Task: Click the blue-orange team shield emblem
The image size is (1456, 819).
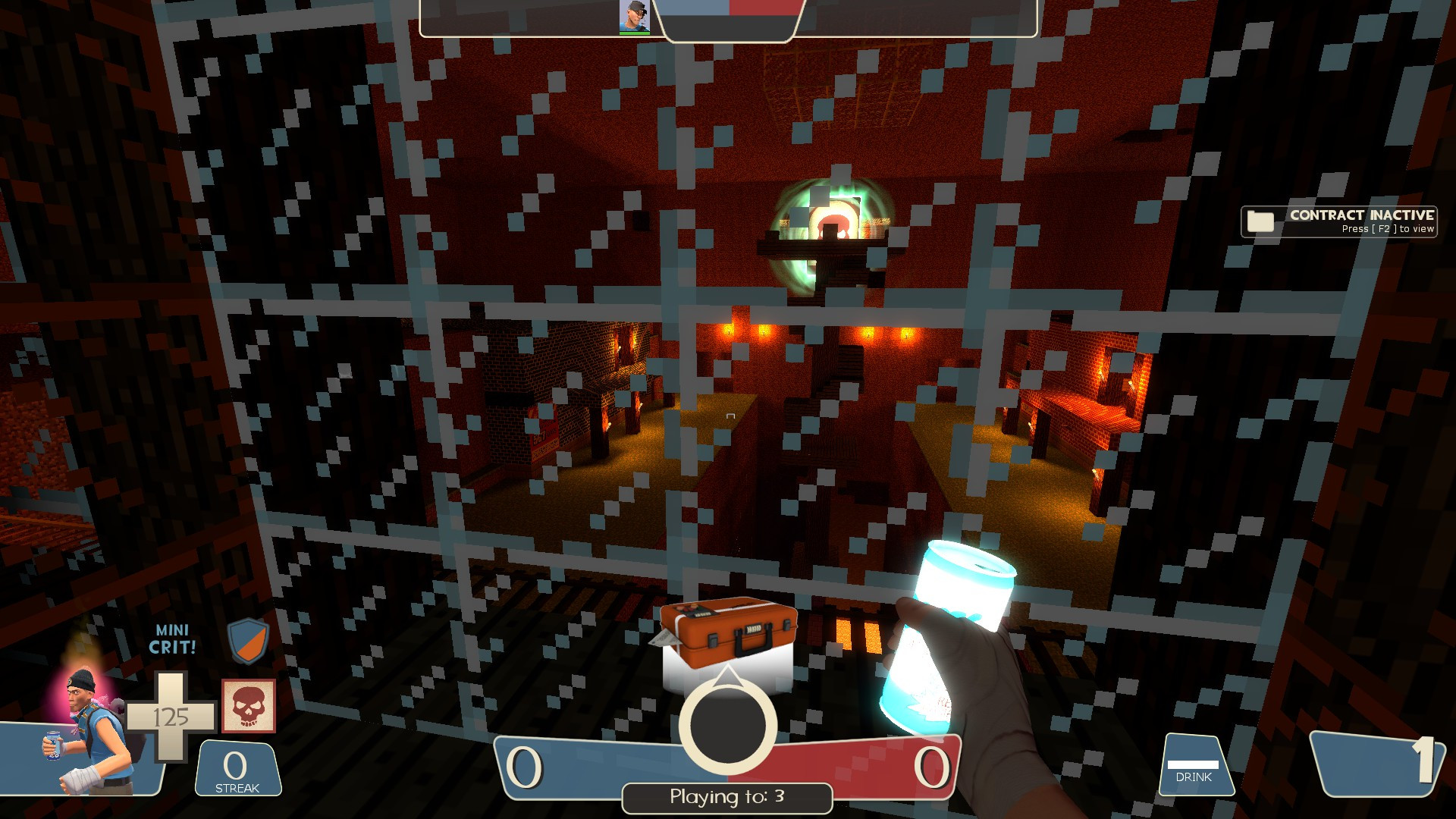Action: click(248, 639)
